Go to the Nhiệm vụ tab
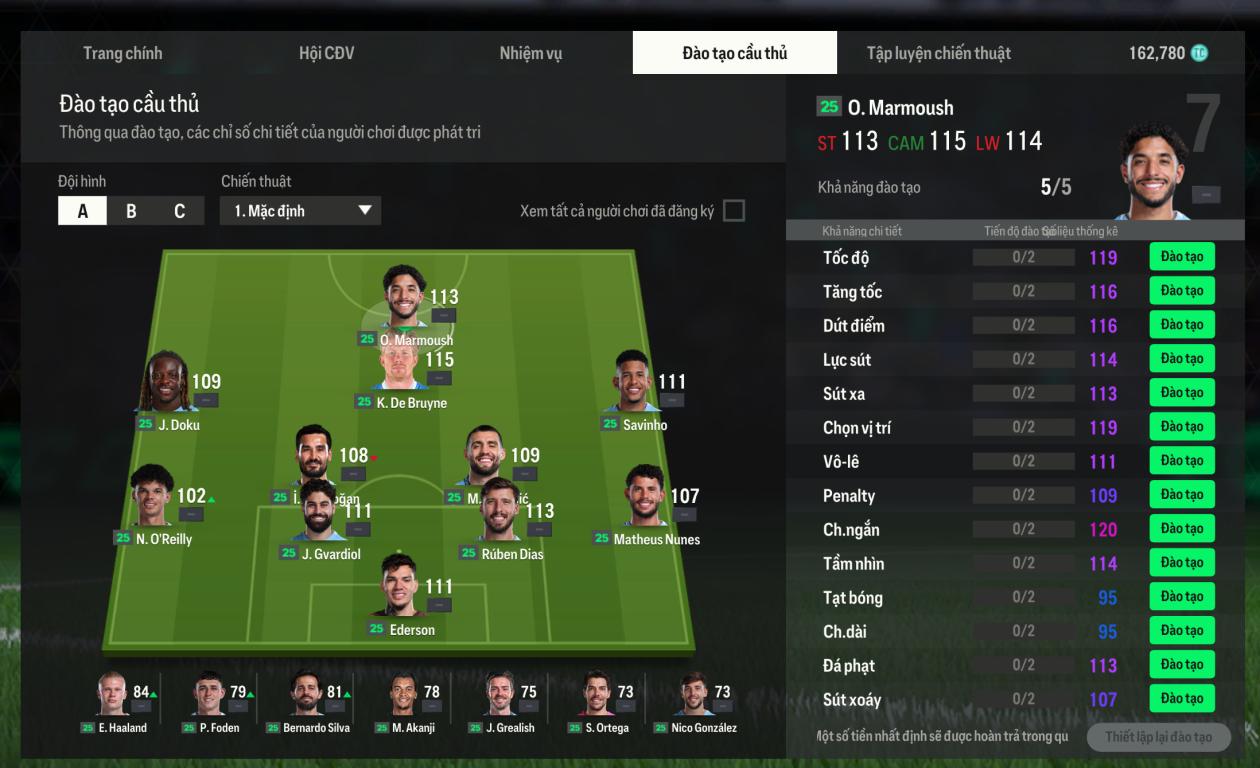 (530, 53)
